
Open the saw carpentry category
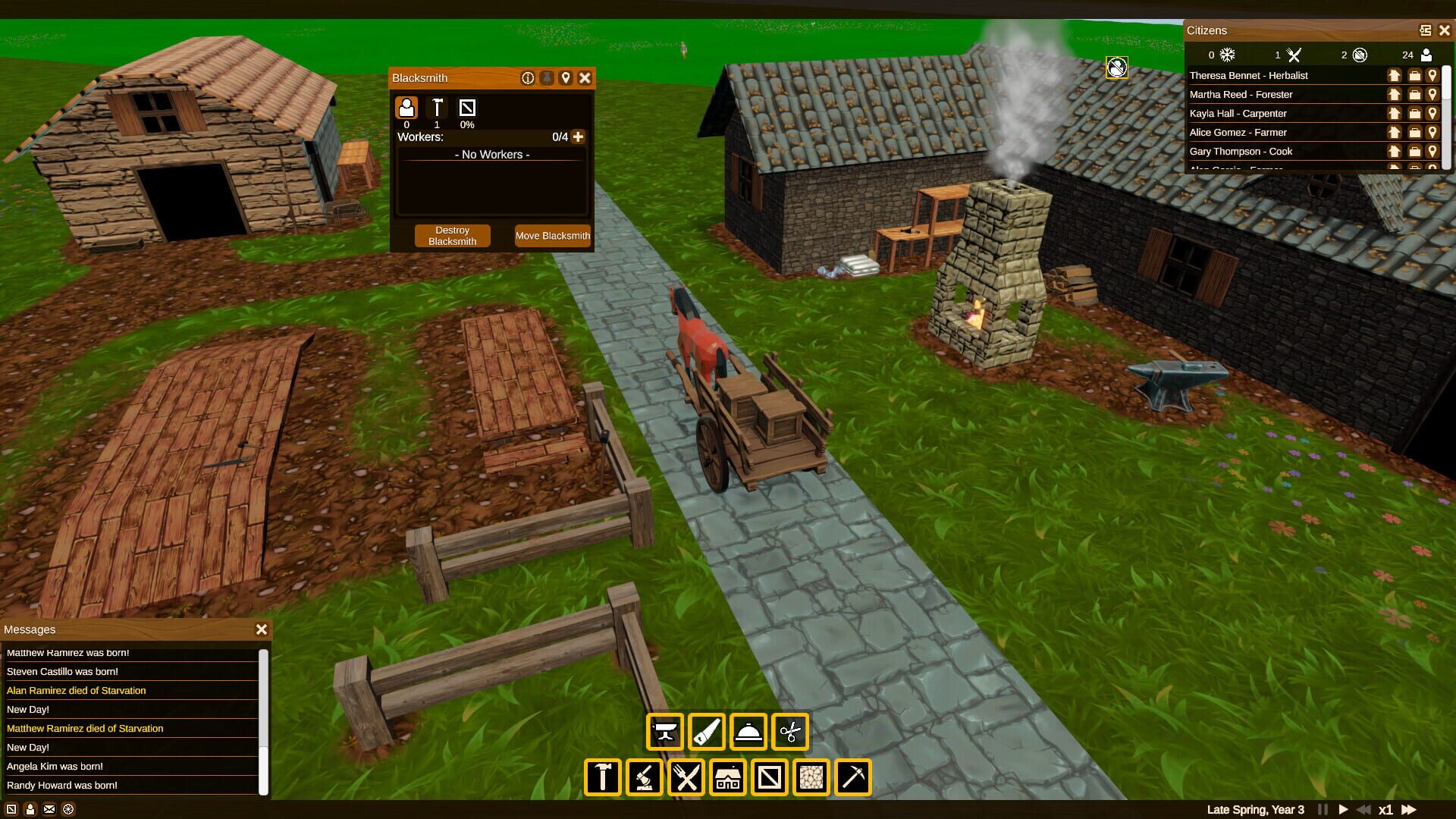click(x=707, y=732)
